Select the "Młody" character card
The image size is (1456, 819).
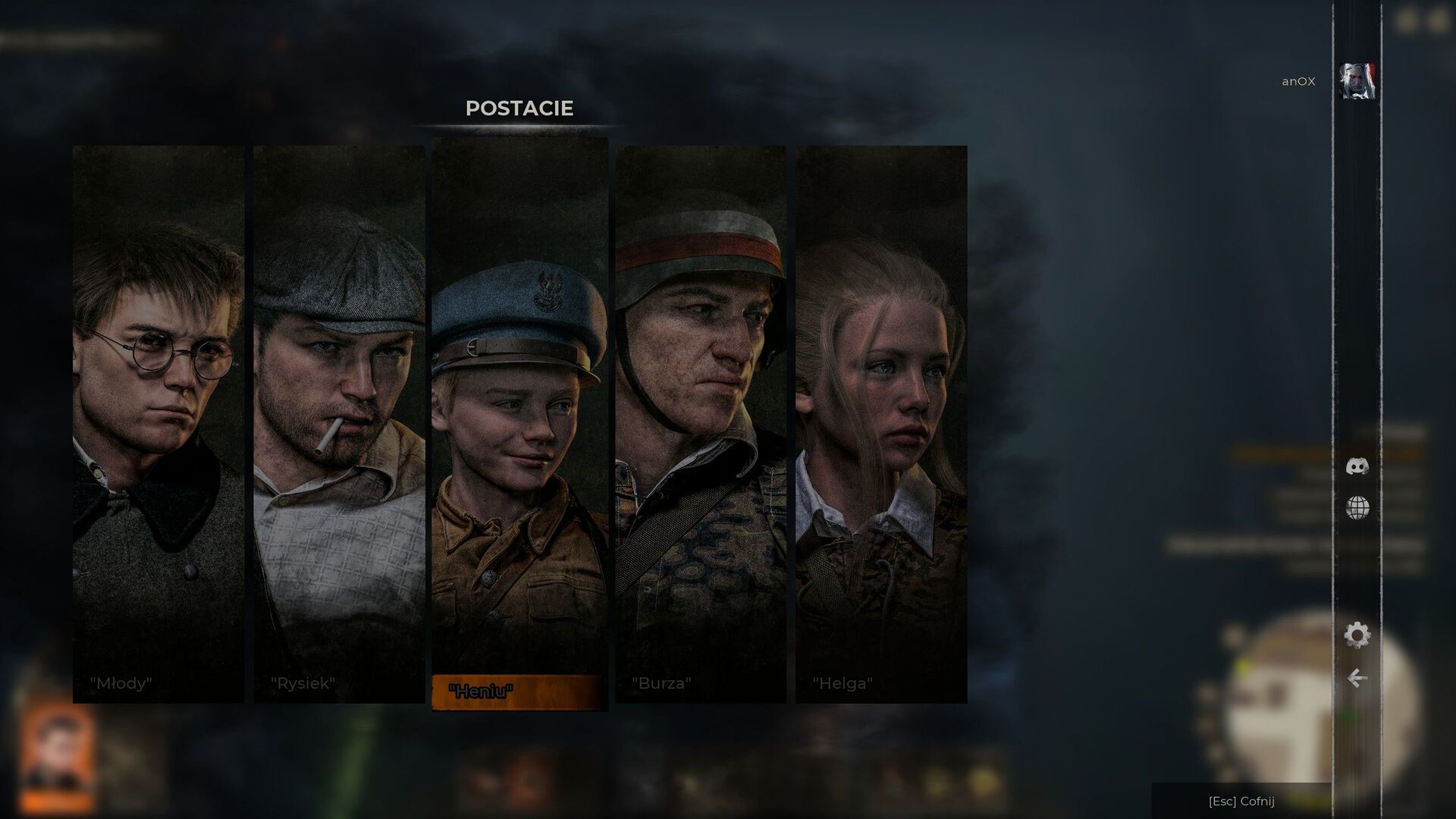pos(158,425)
